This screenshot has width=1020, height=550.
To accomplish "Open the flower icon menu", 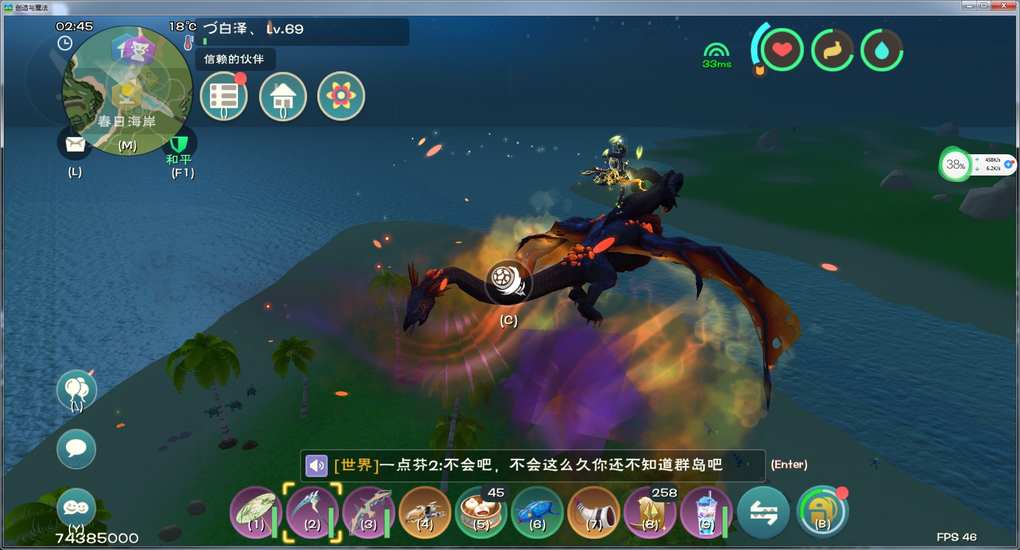I will (x=341, y=97).
